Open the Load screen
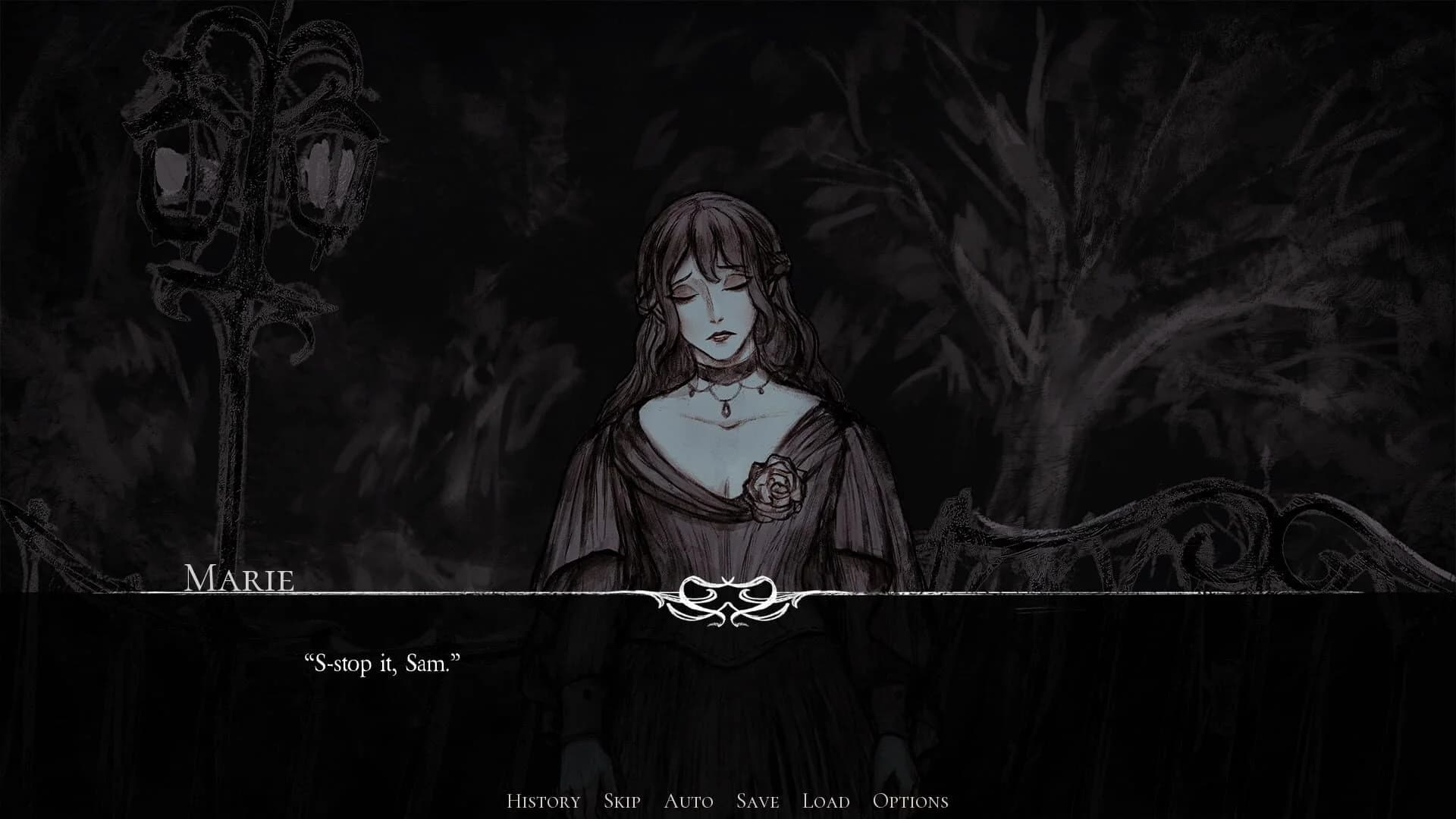The width and height of the screenshot is (1456, 819). click(x=825, y=800)
